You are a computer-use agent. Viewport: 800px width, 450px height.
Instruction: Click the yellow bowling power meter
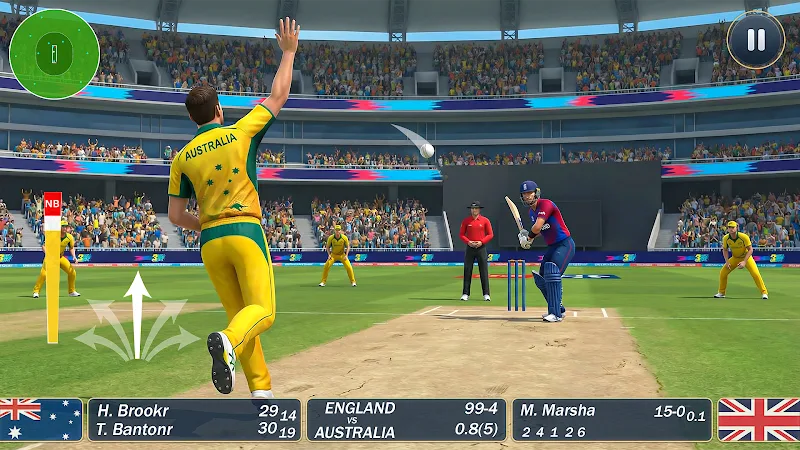click(52, 268)
